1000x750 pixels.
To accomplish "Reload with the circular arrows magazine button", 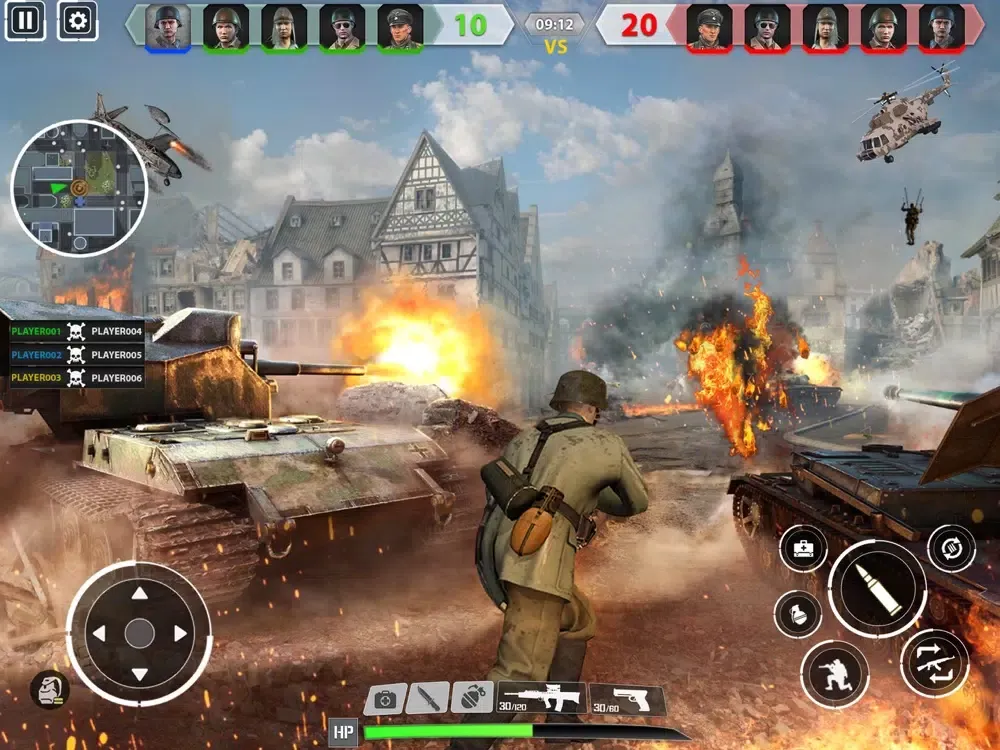I will tap(951, 548).
